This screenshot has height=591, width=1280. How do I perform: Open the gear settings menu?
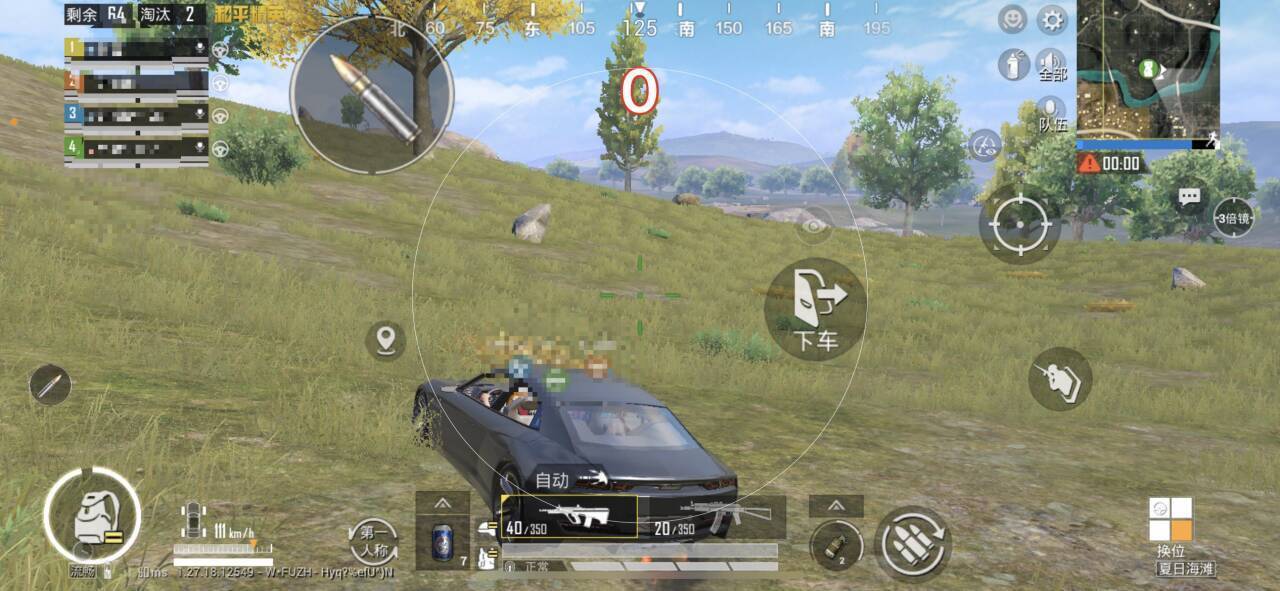(1051, 20)
